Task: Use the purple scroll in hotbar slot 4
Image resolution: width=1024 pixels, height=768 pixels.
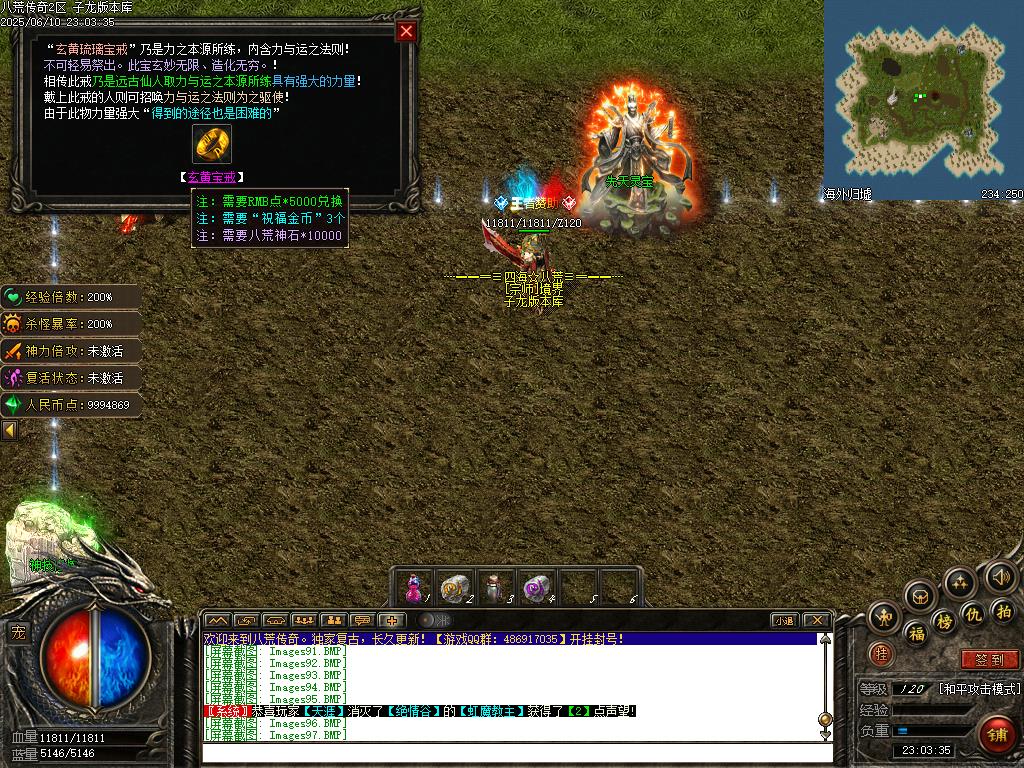Action: click(538, 587)
